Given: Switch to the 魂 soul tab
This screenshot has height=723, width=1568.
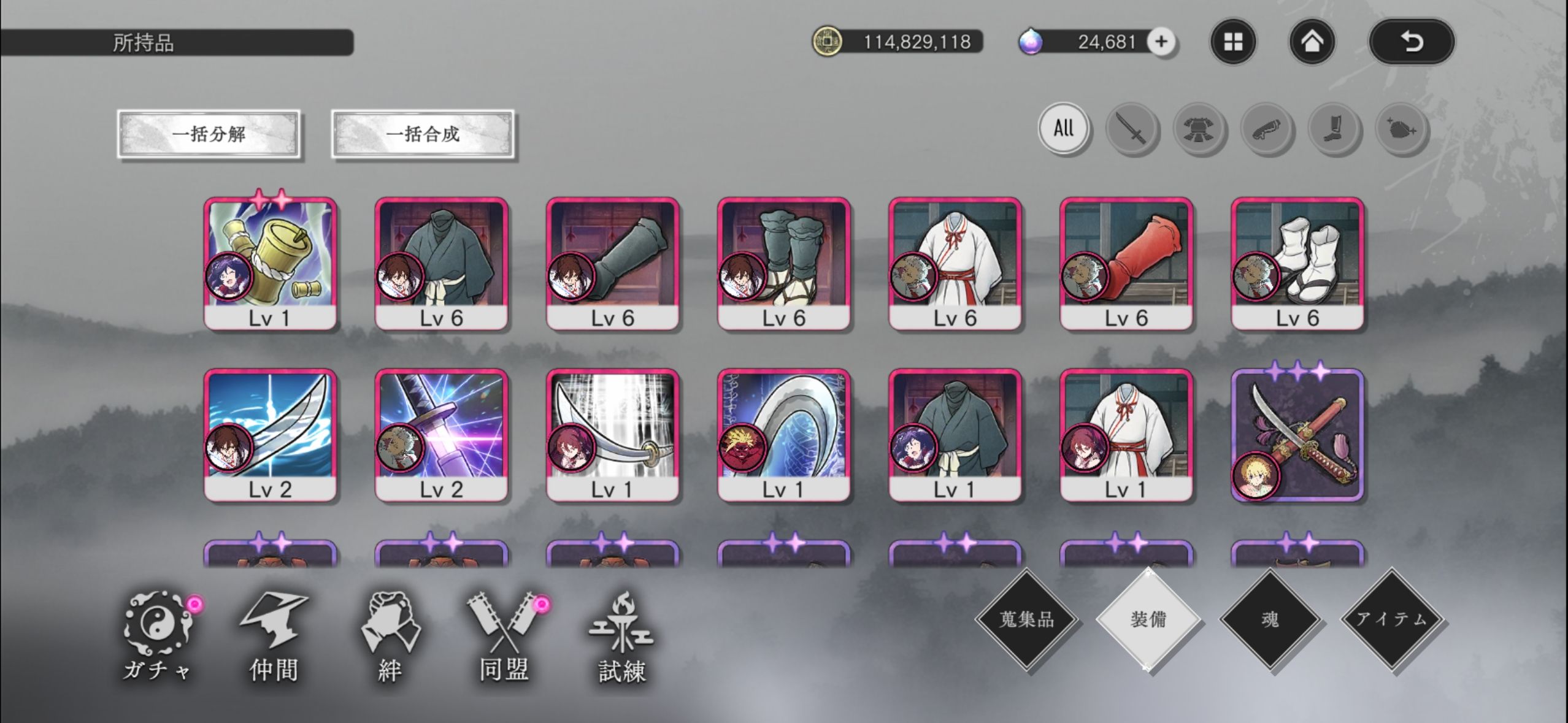Looking at the screenshot, I should coord(1270,619).
